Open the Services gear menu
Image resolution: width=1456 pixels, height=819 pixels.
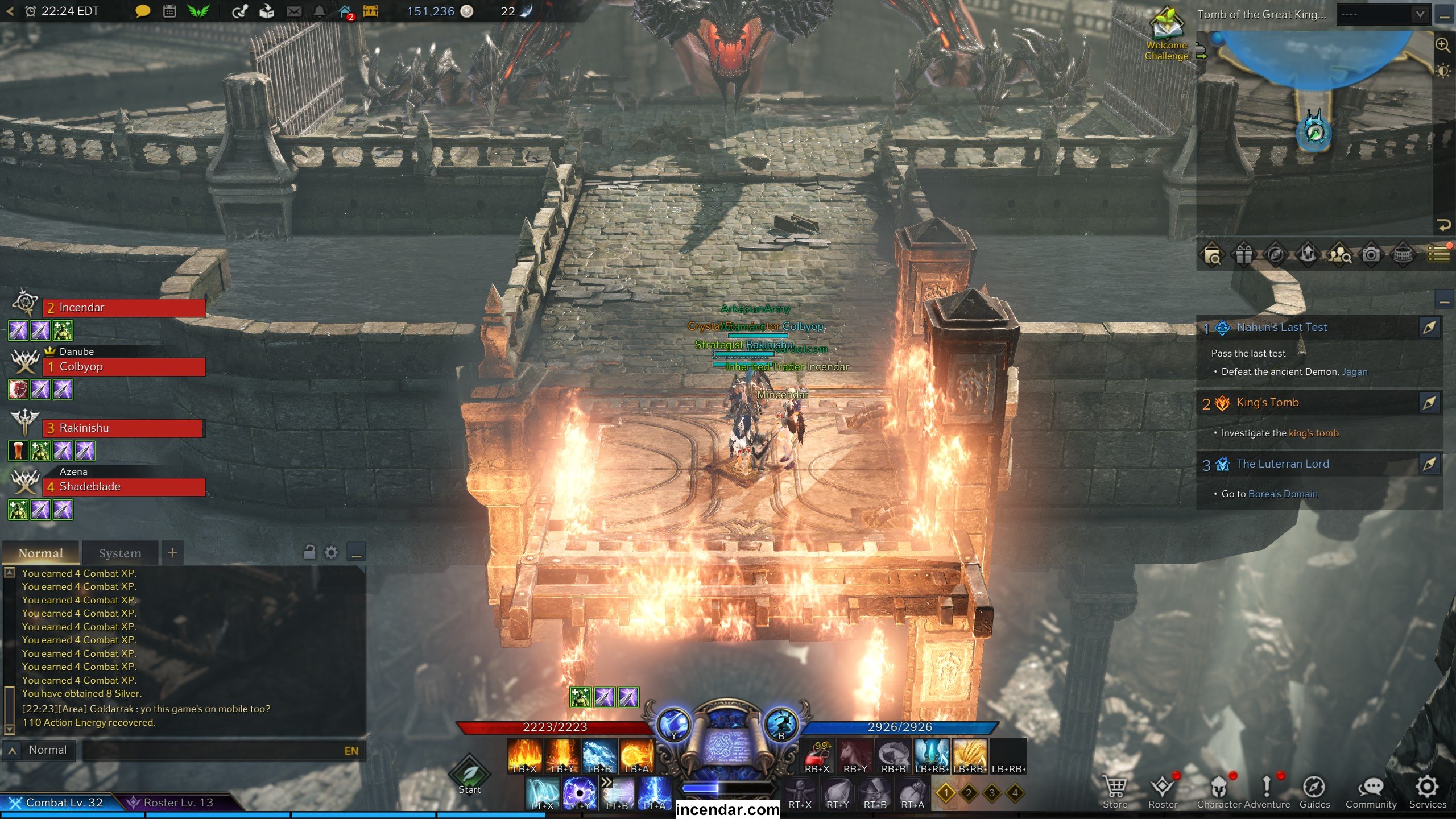(x=1427, y=792)
